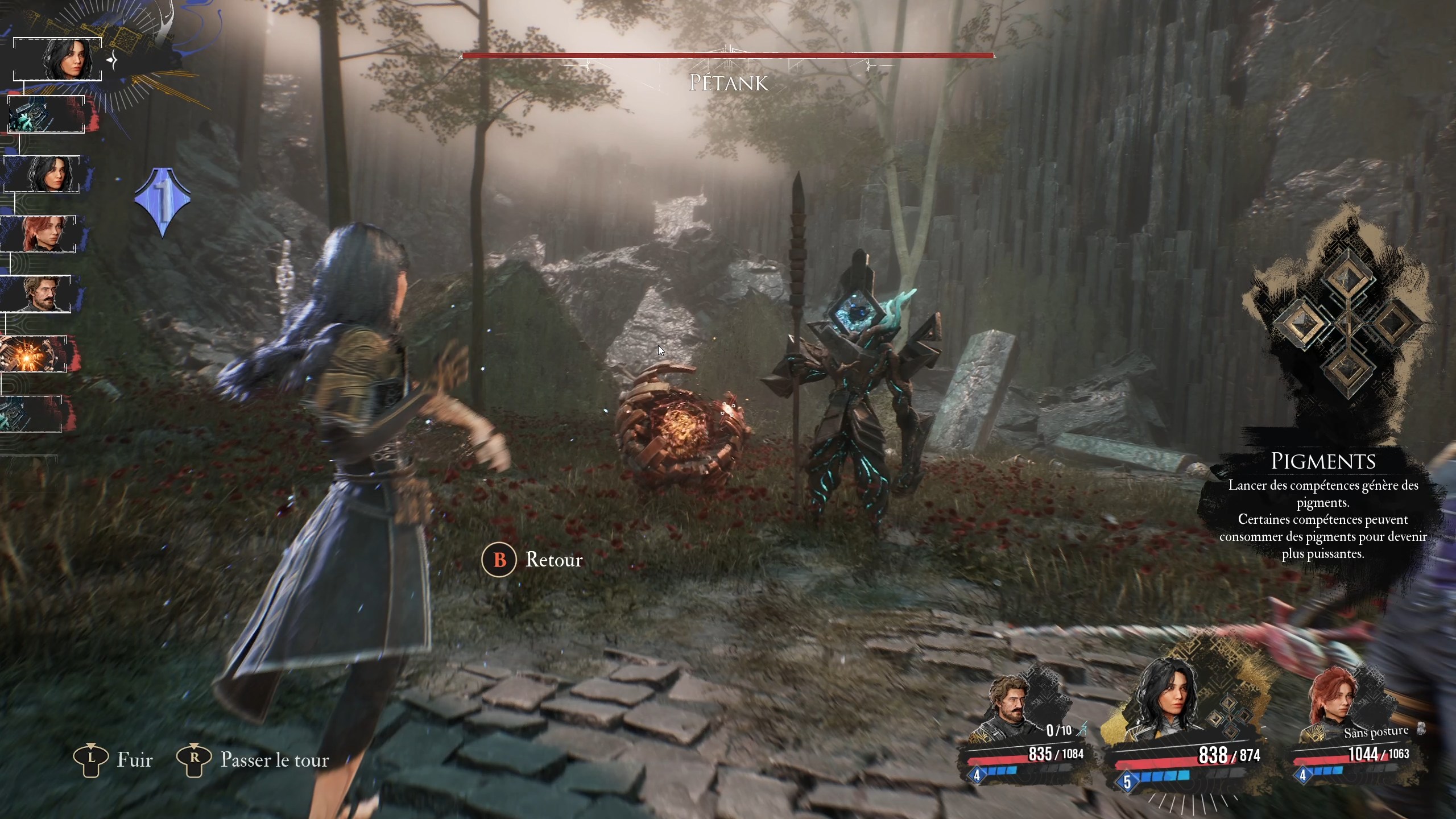The width and height of the screenshot is (1456, 819).
Task: Click the red-haired woman in the turn order list
Action: coord(39,233)
